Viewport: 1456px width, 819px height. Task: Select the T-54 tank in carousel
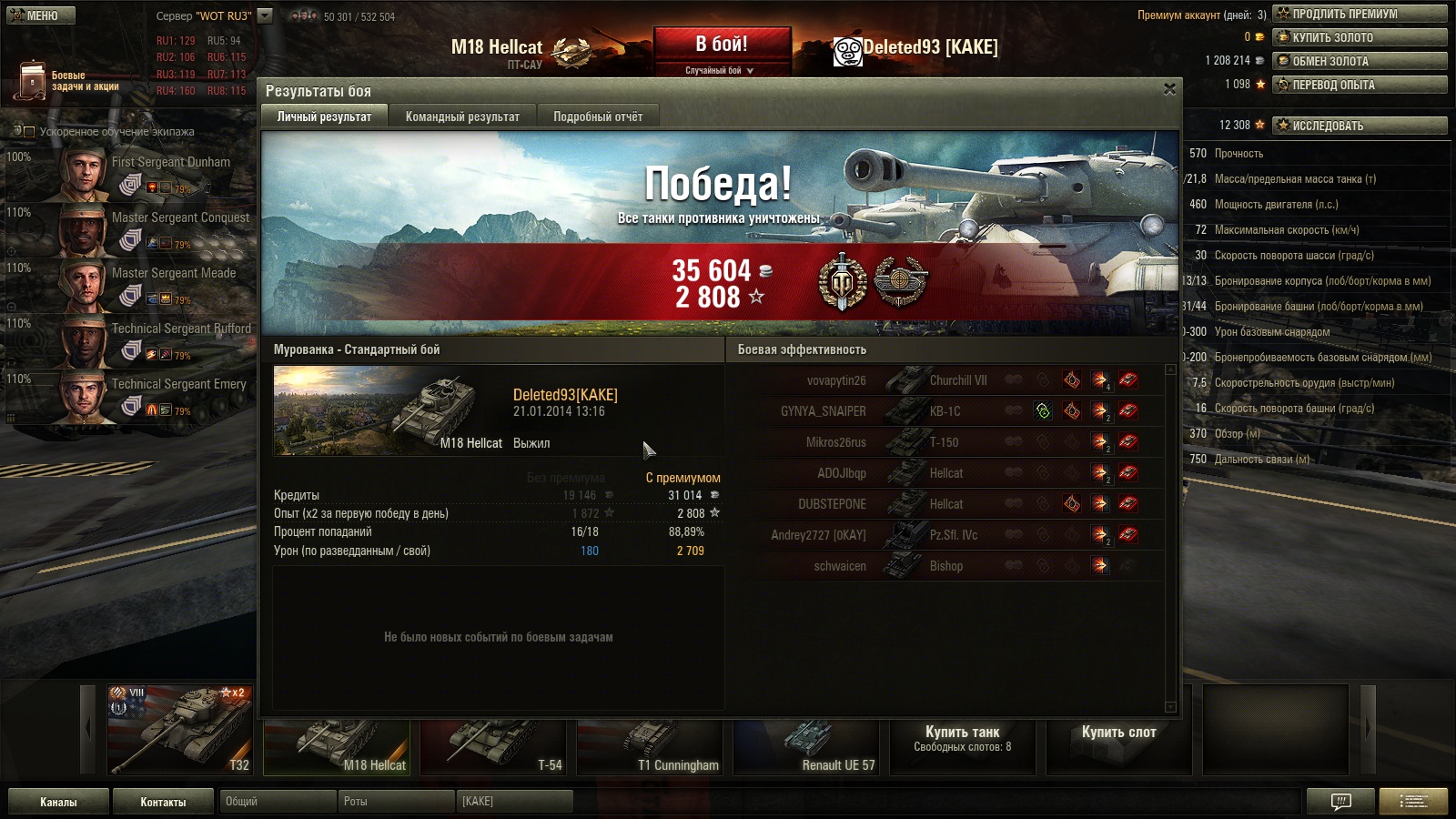pyautogui.click(x=492, y=746)
